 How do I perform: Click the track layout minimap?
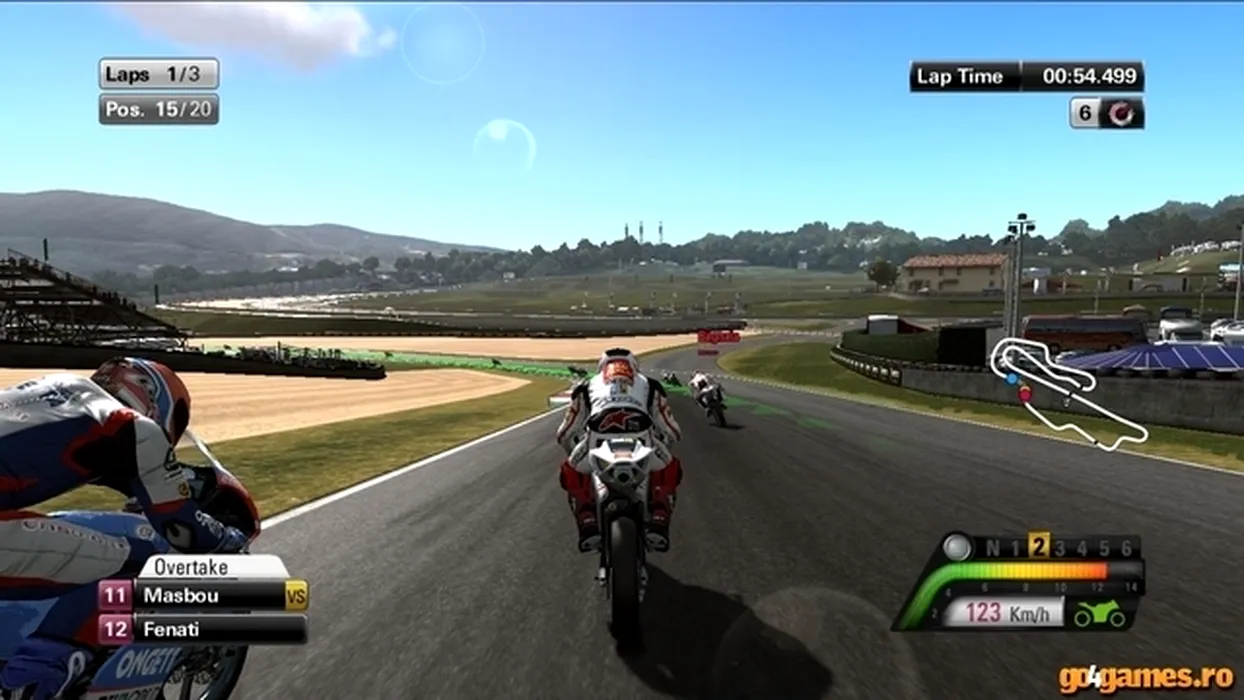click(x=1066, y=393)
